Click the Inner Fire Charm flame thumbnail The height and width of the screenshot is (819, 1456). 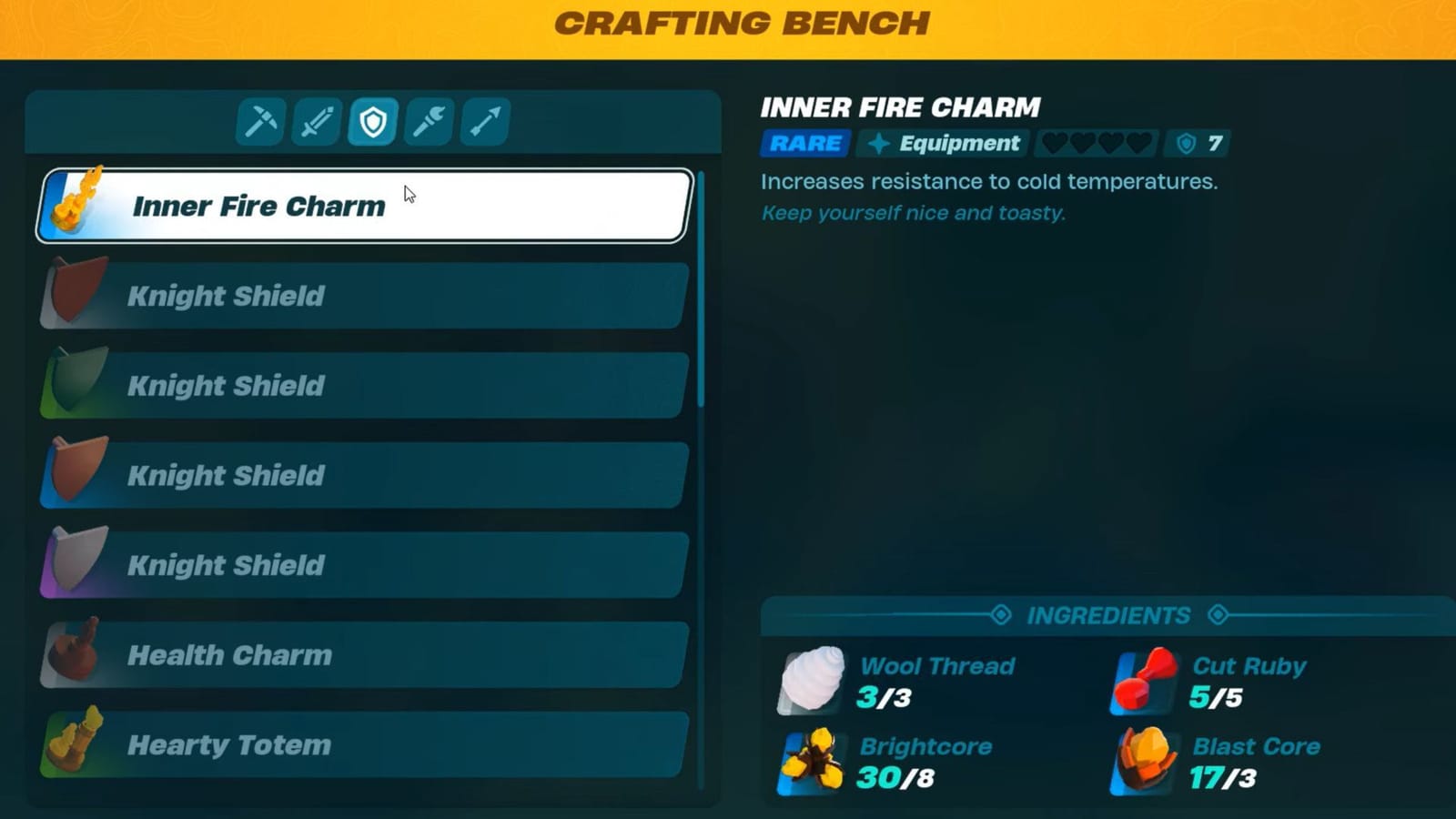coord(73,206)
